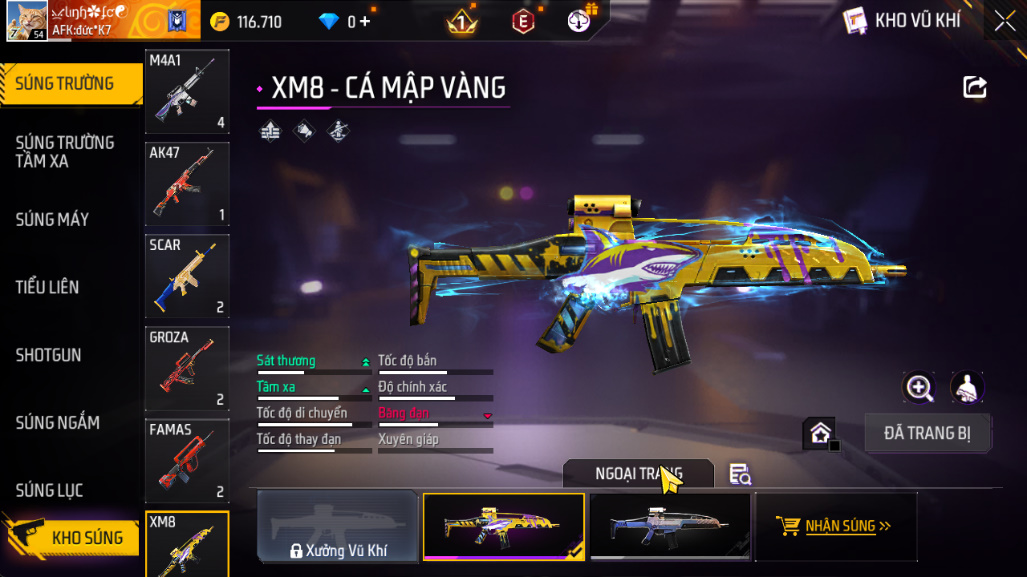Close the weapon vault screen
1027x577 pixels.
coord(1004,20)
